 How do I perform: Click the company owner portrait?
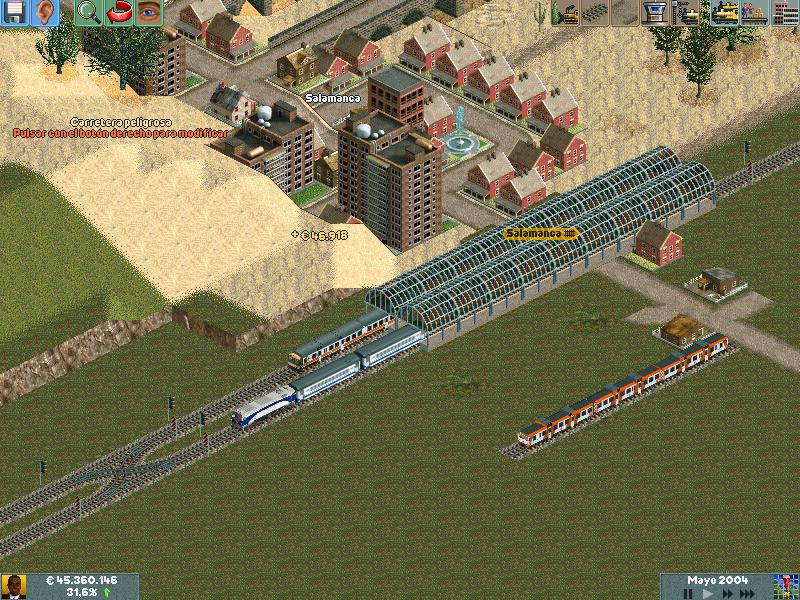coord(13,586)
